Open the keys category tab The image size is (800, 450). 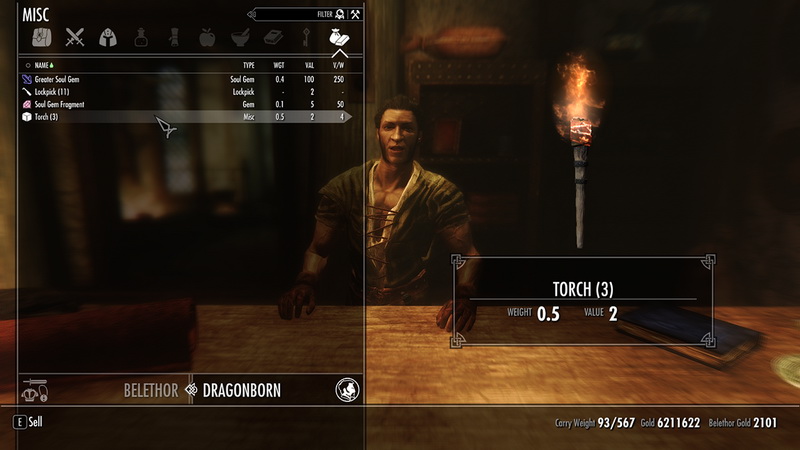305,38
